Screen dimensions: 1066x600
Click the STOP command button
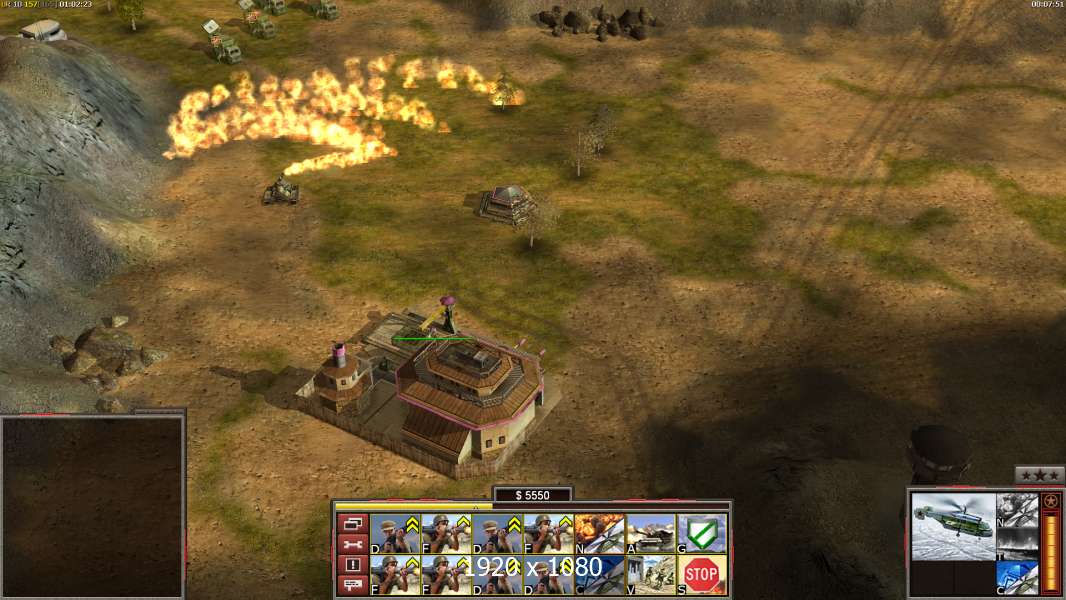point(702,574)
